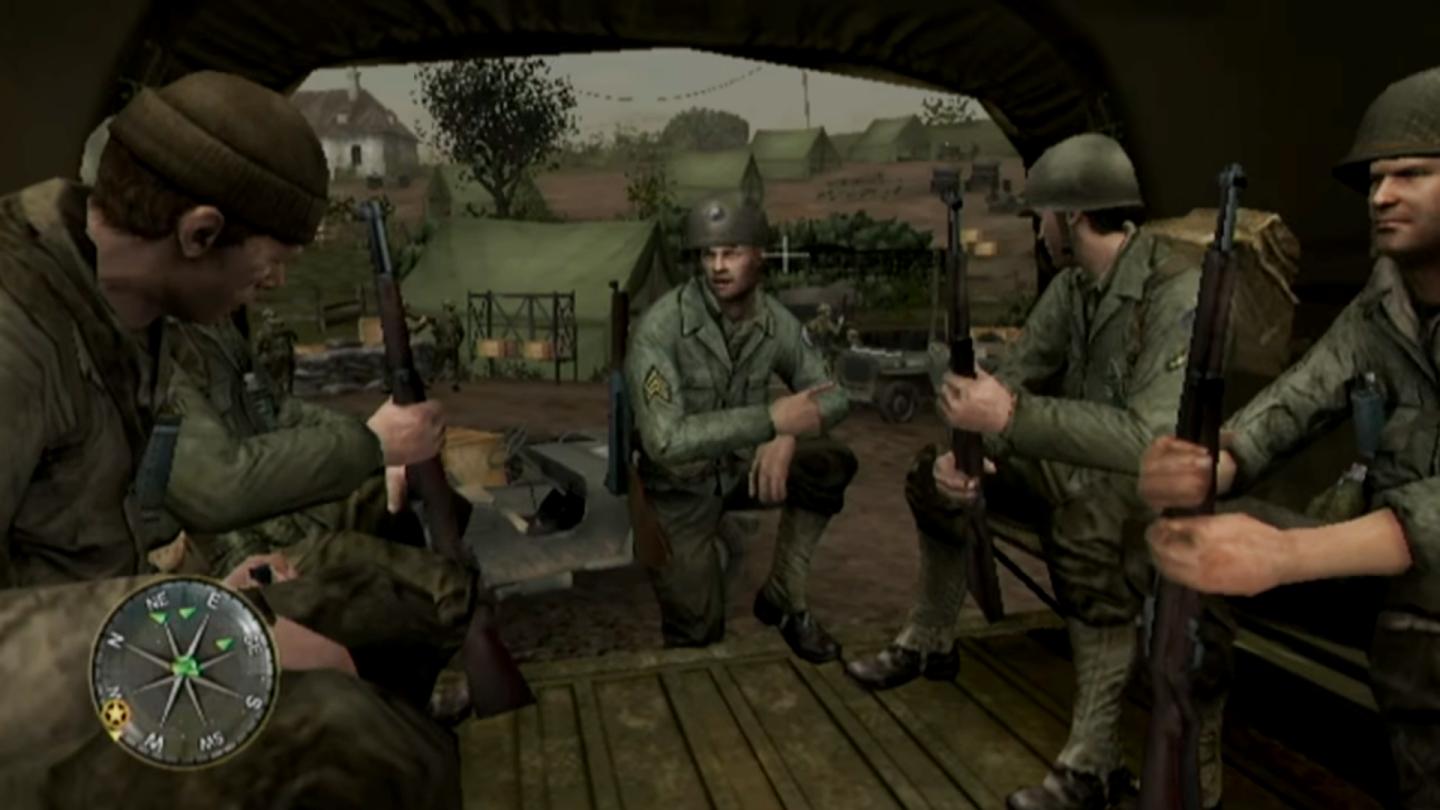1440x810 pixels.
Task: Click the green ally arrow below the E marking
Action: coord(186,613)
